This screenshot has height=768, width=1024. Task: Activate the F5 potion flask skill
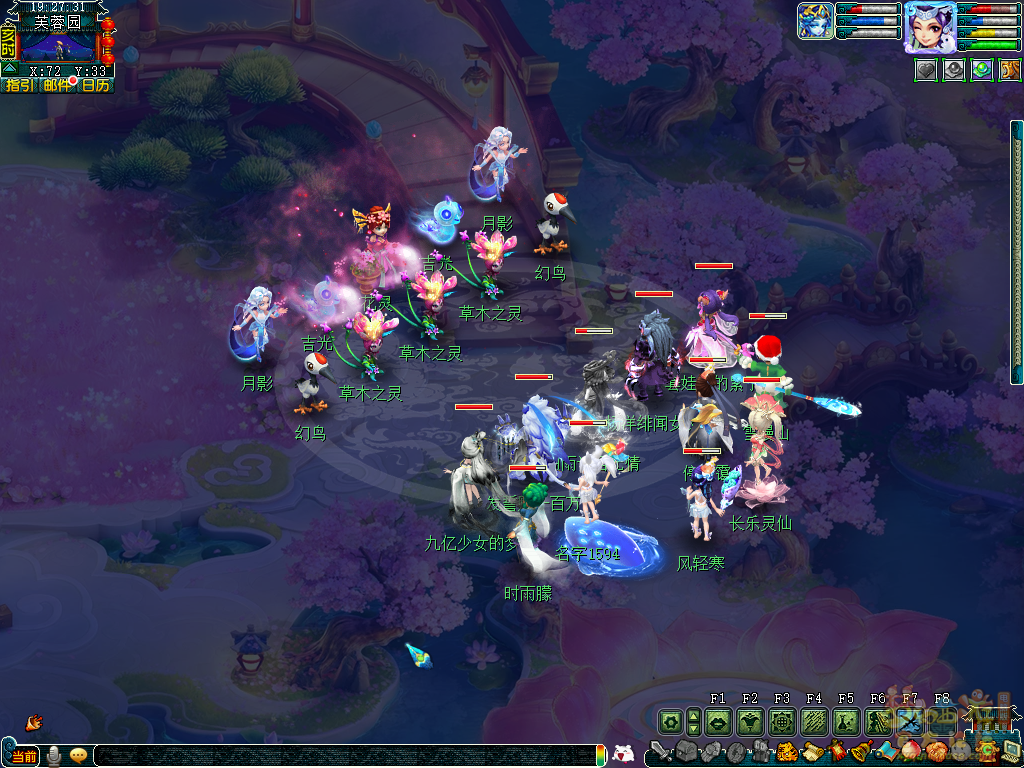click(846, 721)
